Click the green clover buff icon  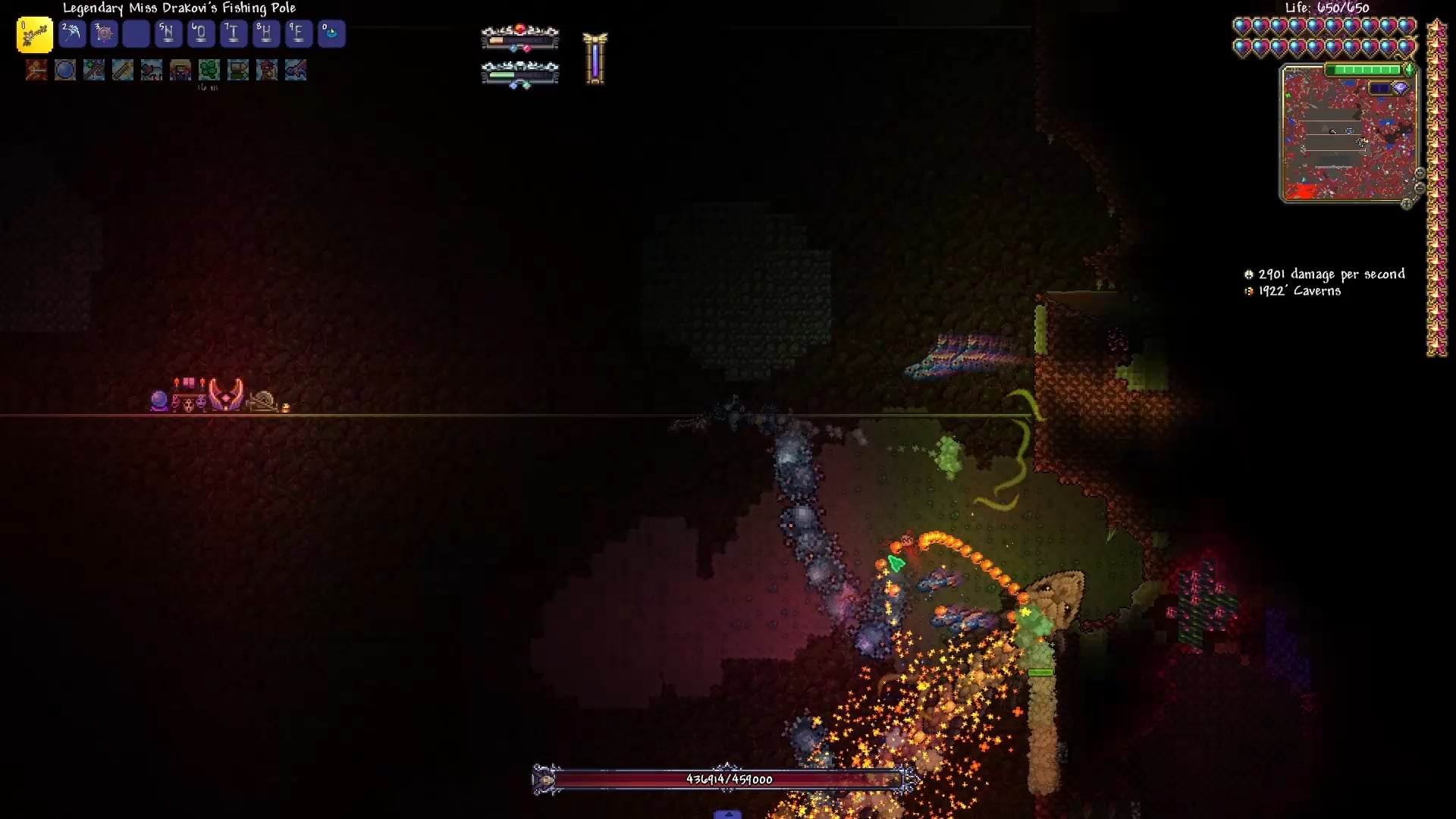(x=209, y=71)
